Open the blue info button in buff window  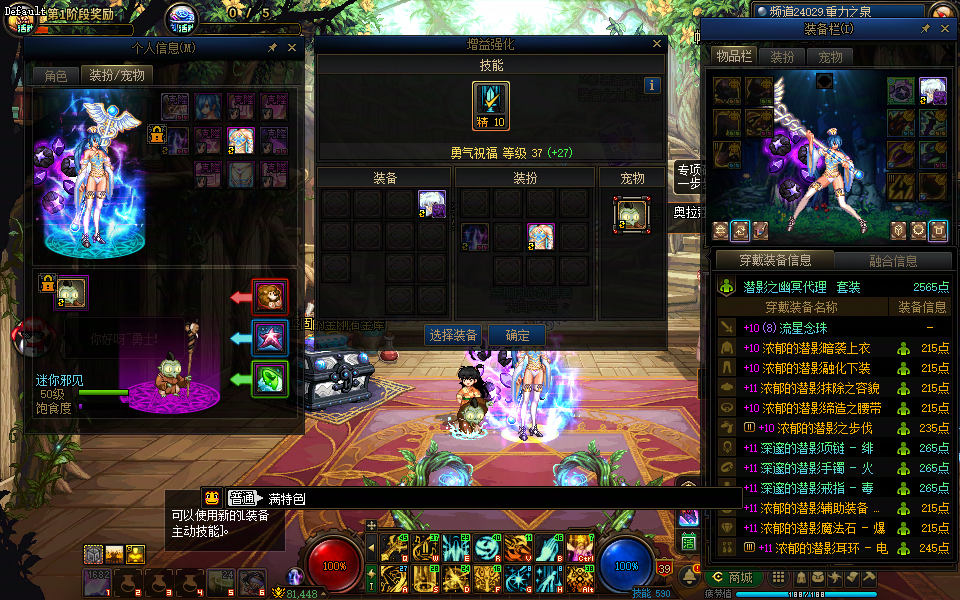[x=652, y=86]
